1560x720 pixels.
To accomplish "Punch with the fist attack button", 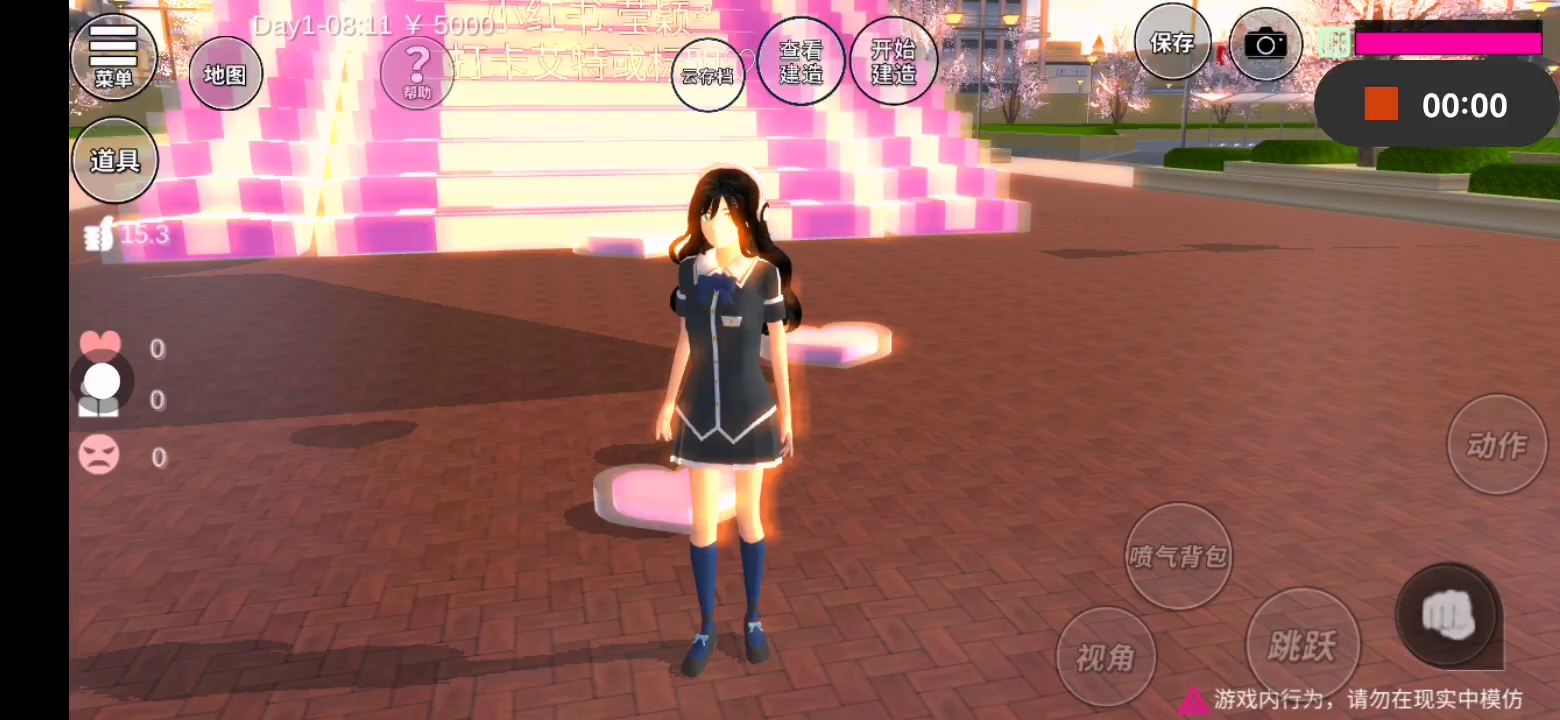I will pos(1448,614).
